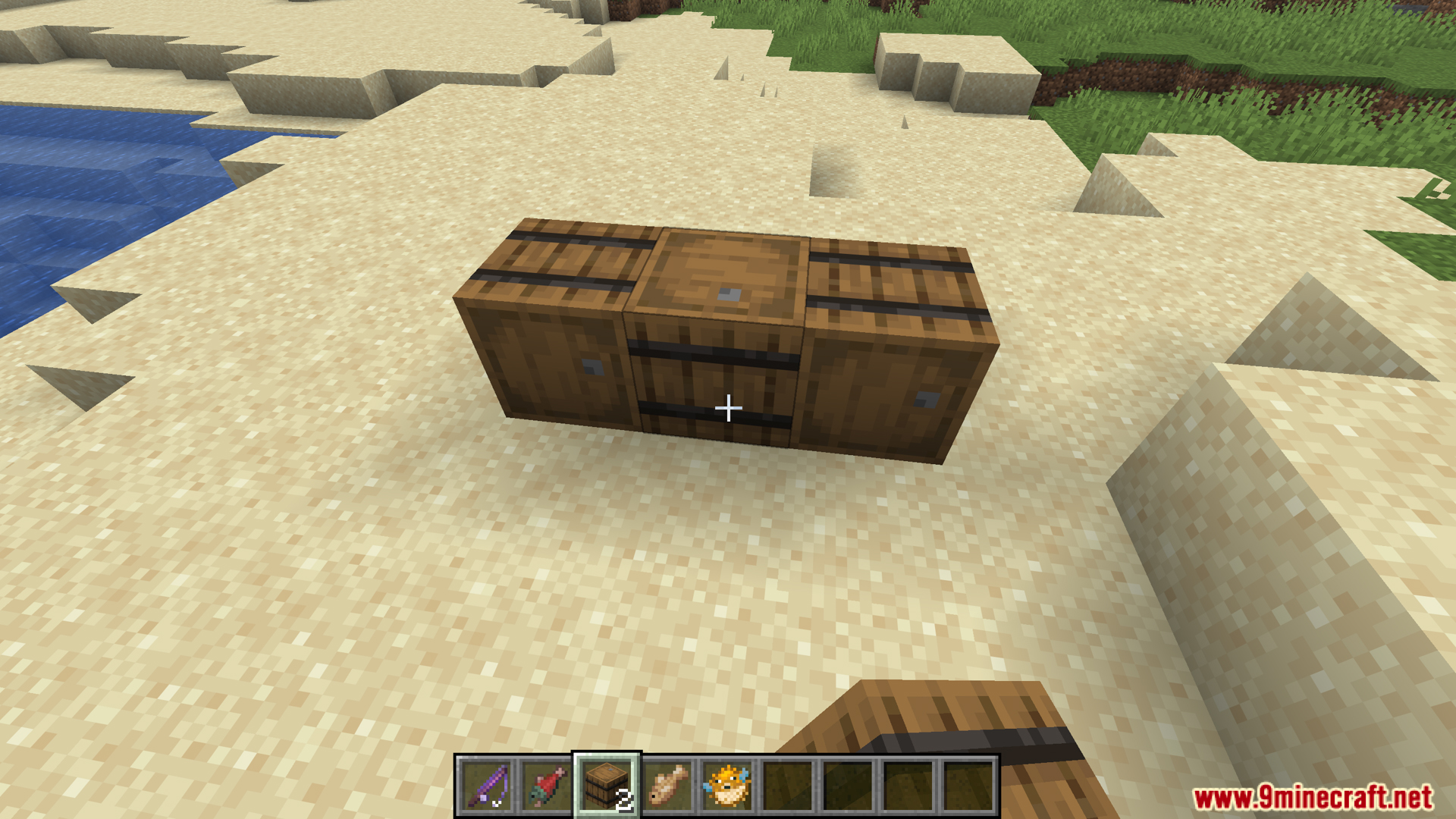Click the stack count number on the barrel

tap(623, 799)
